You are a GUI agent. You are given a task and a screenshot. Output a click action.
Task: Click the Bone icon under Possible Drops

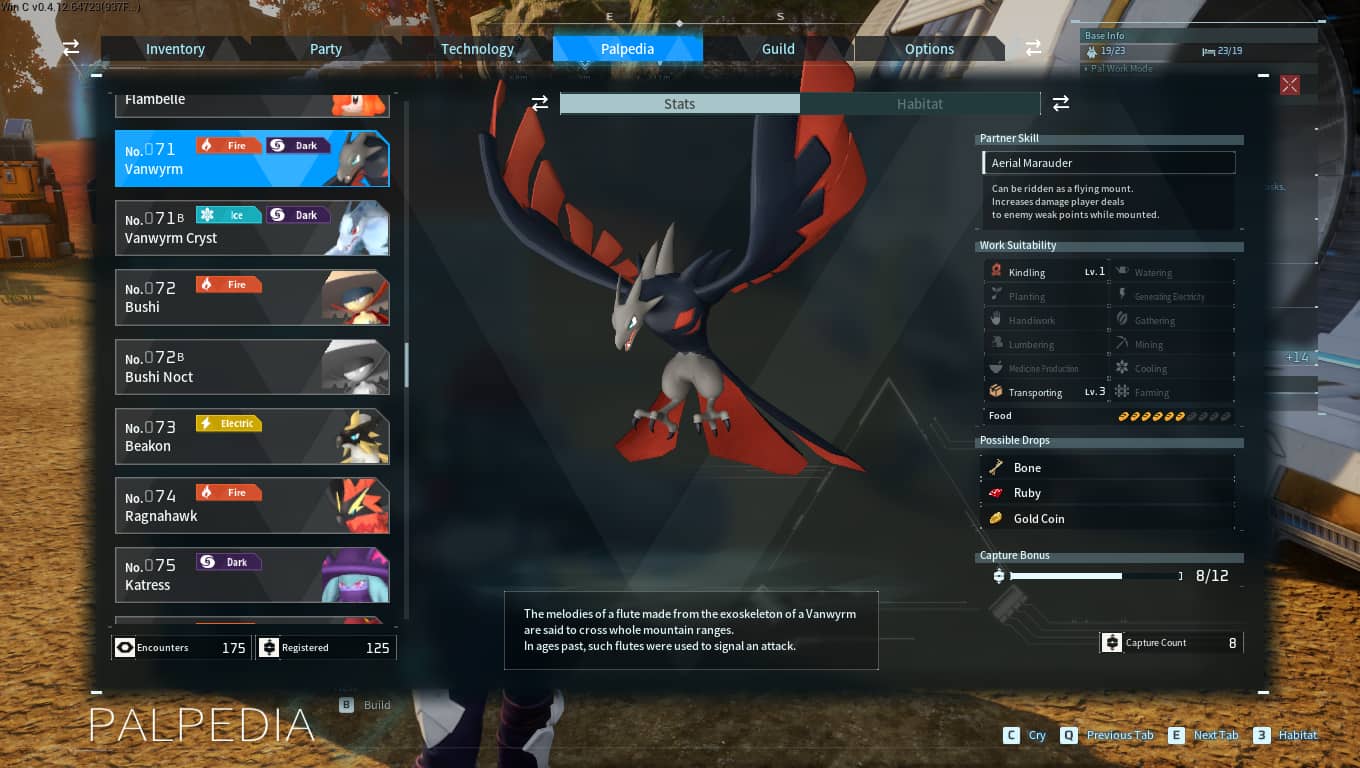[997, 466]
